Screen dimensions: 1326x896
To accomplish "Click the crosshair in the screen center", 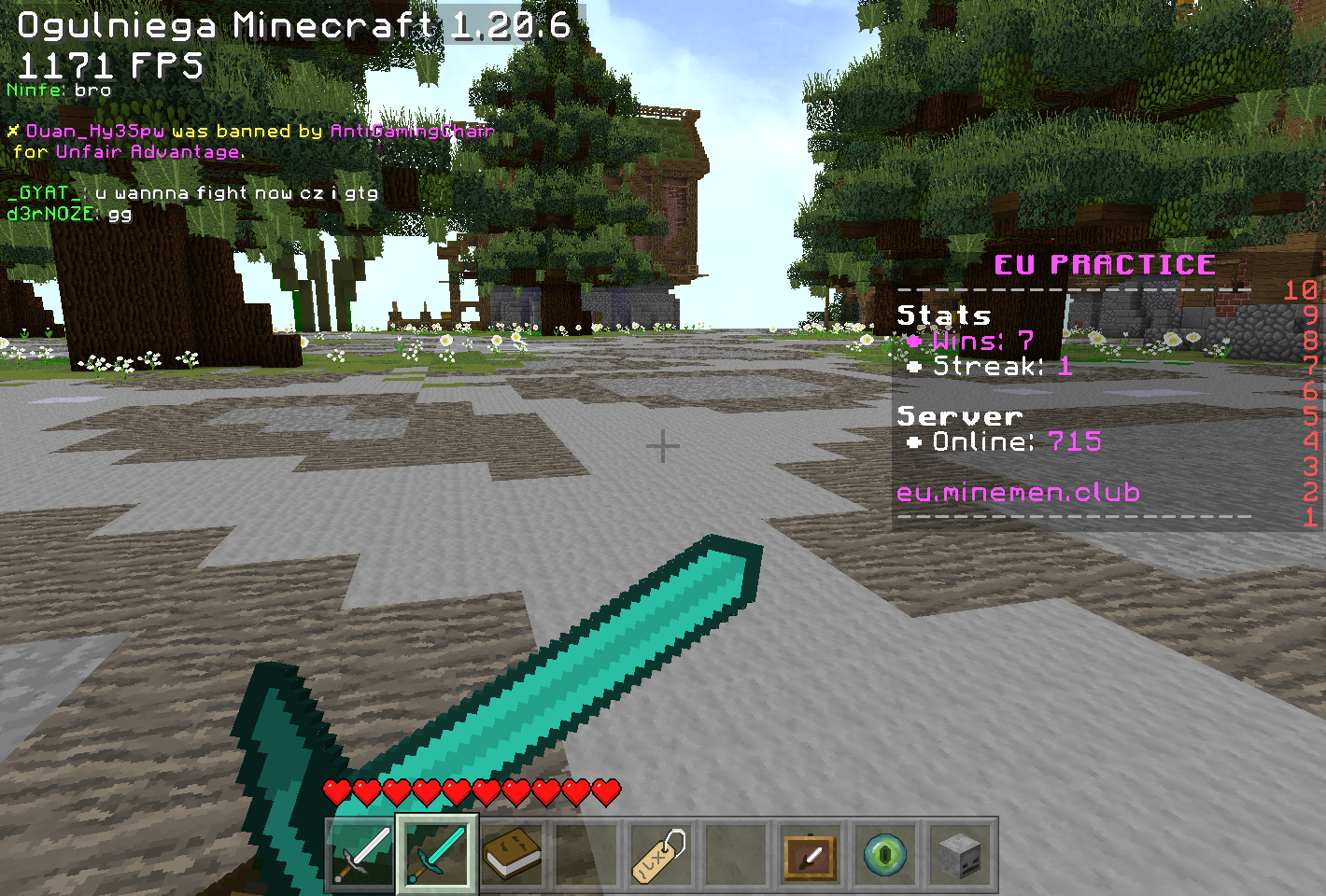I will click(663, 447).
